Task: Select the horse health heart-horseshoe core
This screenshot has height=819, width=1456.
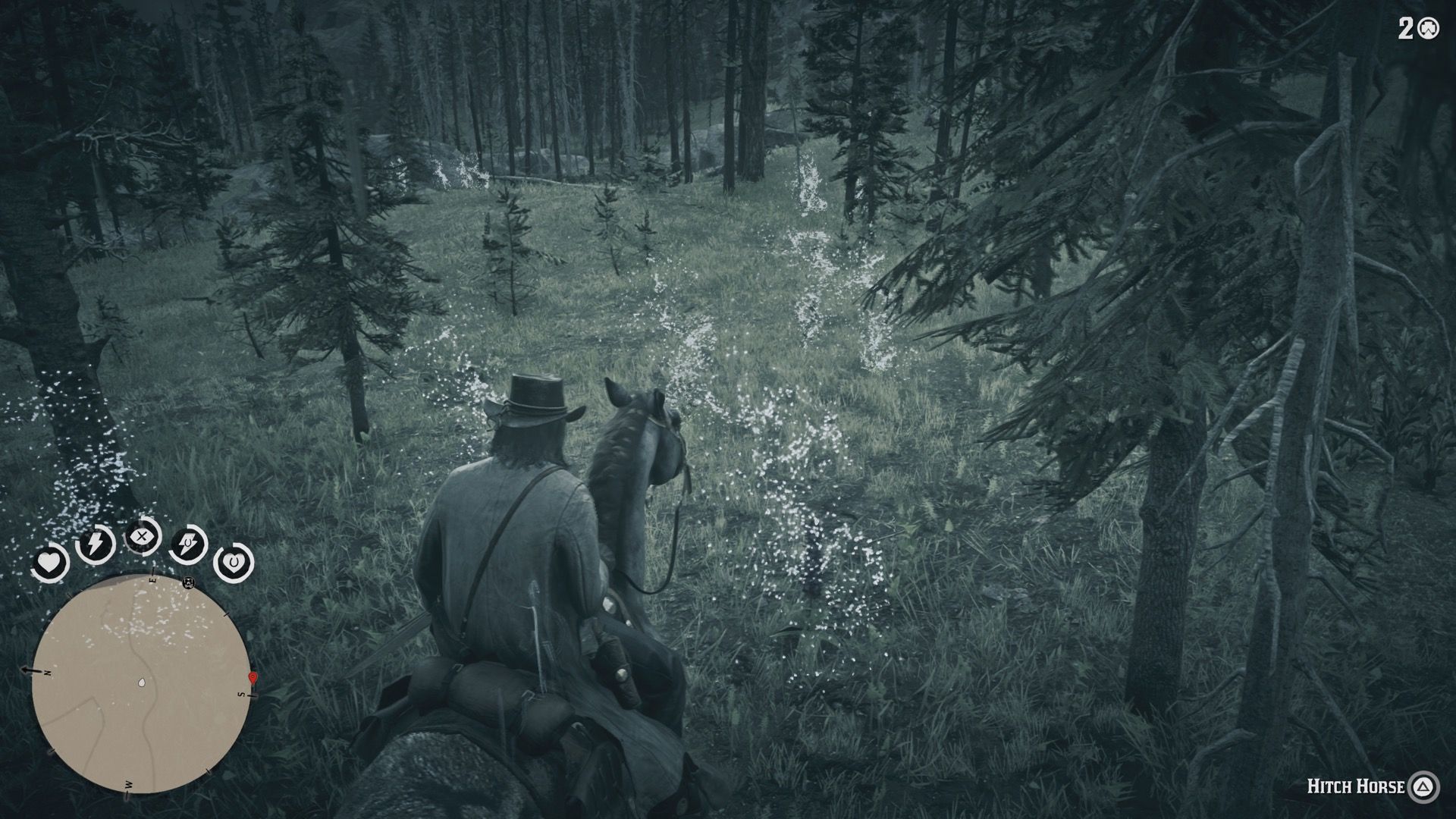Action: [235, 561]
